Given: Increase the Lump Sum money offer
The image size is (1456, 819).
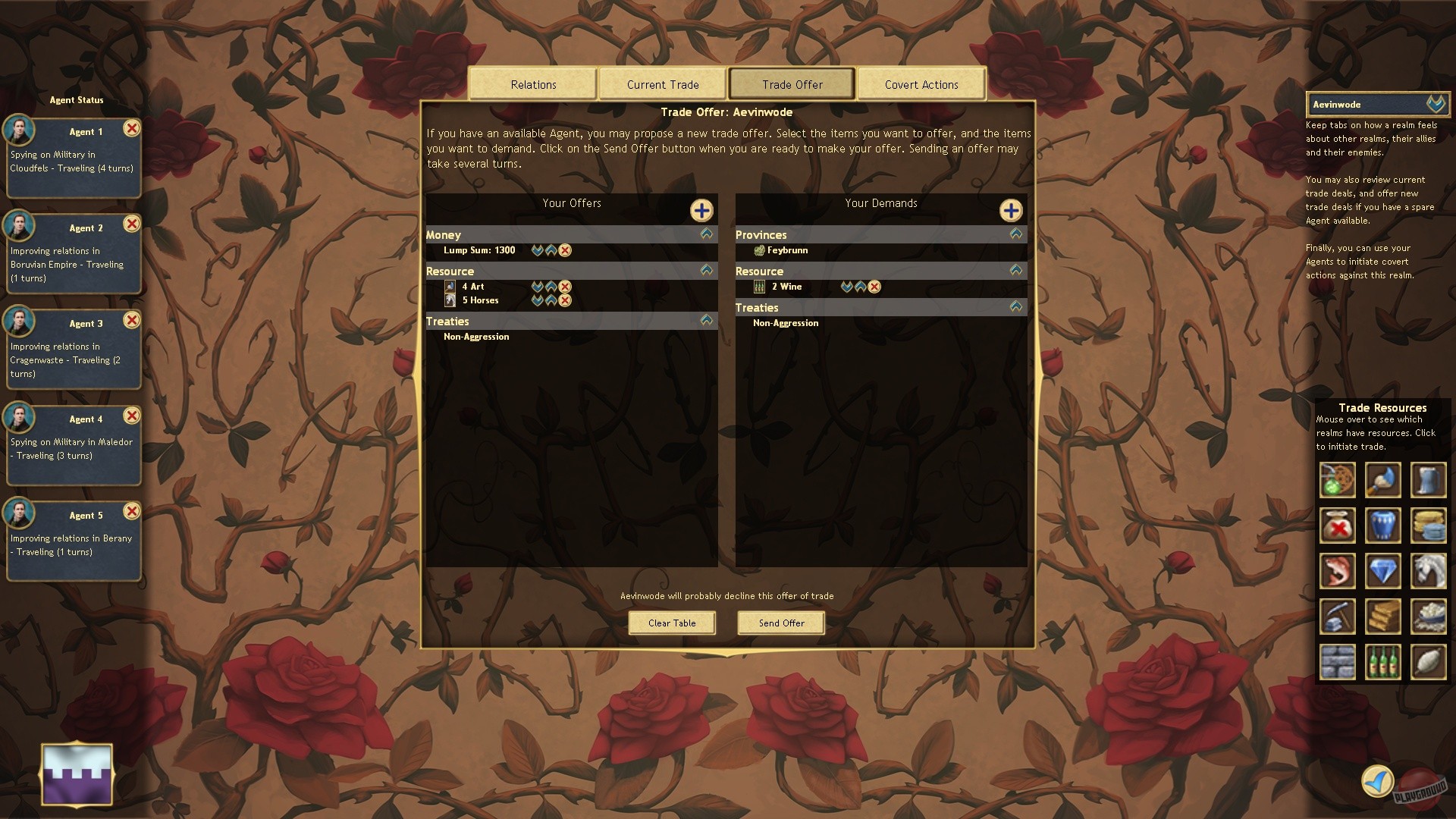Looking at the screenshot, I should click(x=551, y=250).
